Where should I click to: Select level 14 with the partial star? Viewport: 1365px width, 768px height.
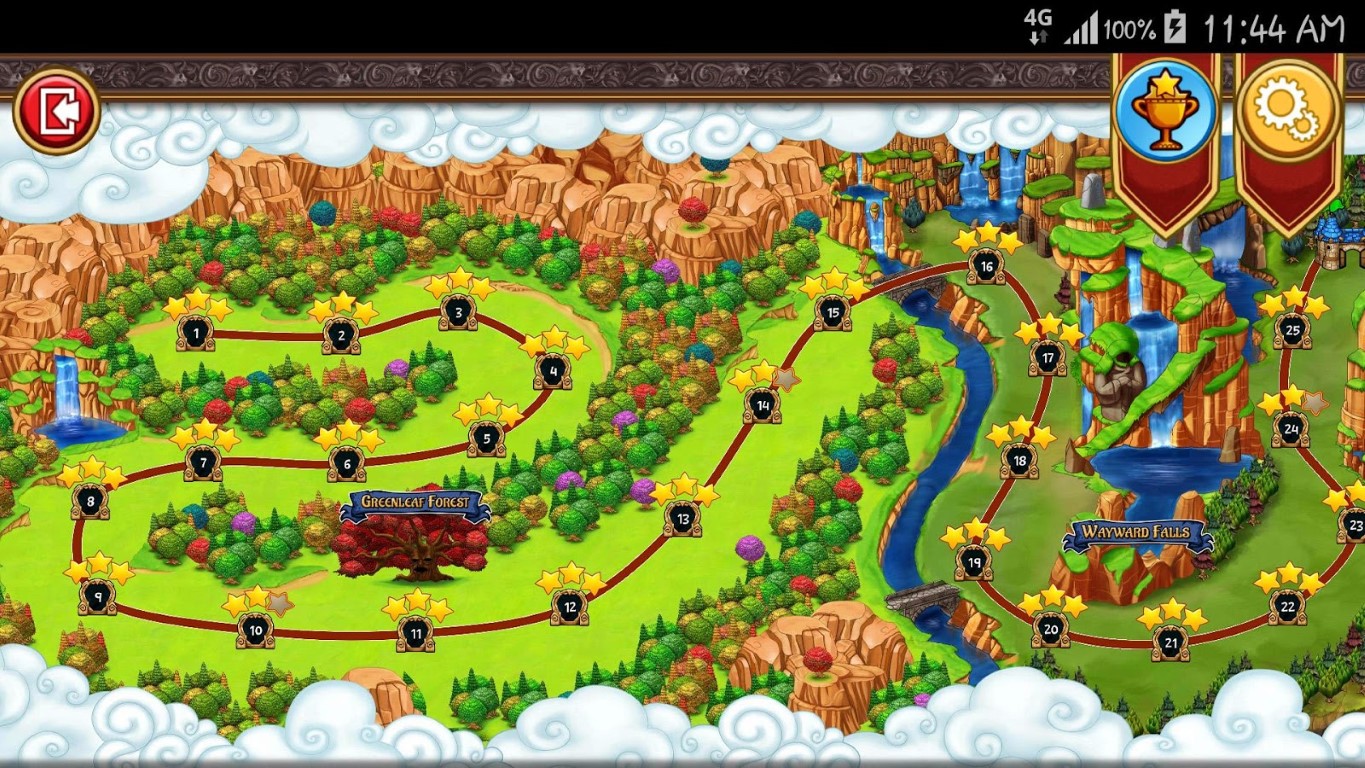pyautogui.click(x=761, y=405)
